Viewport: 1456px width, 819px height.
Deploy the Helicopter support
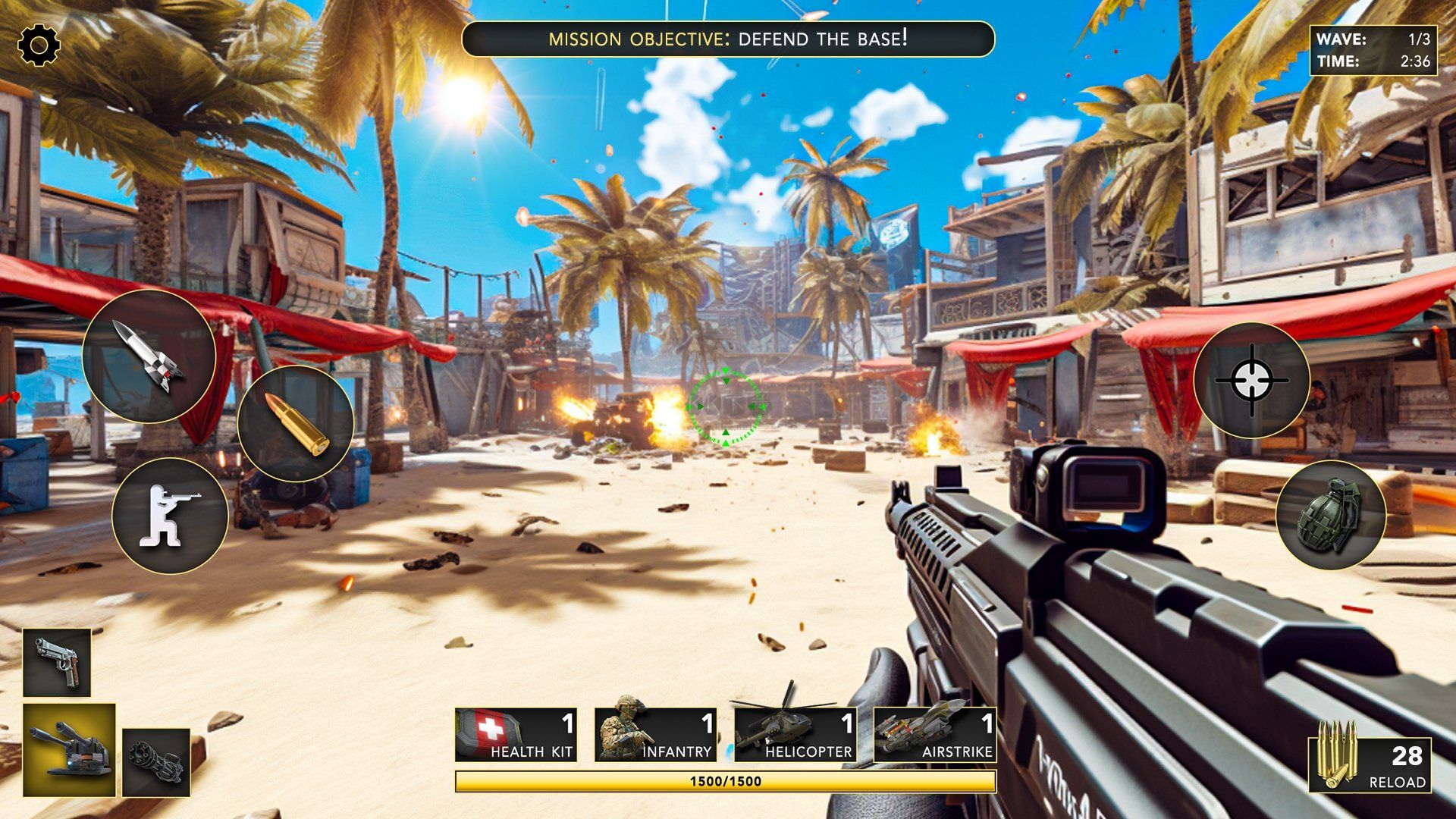[x=795, y=735]
